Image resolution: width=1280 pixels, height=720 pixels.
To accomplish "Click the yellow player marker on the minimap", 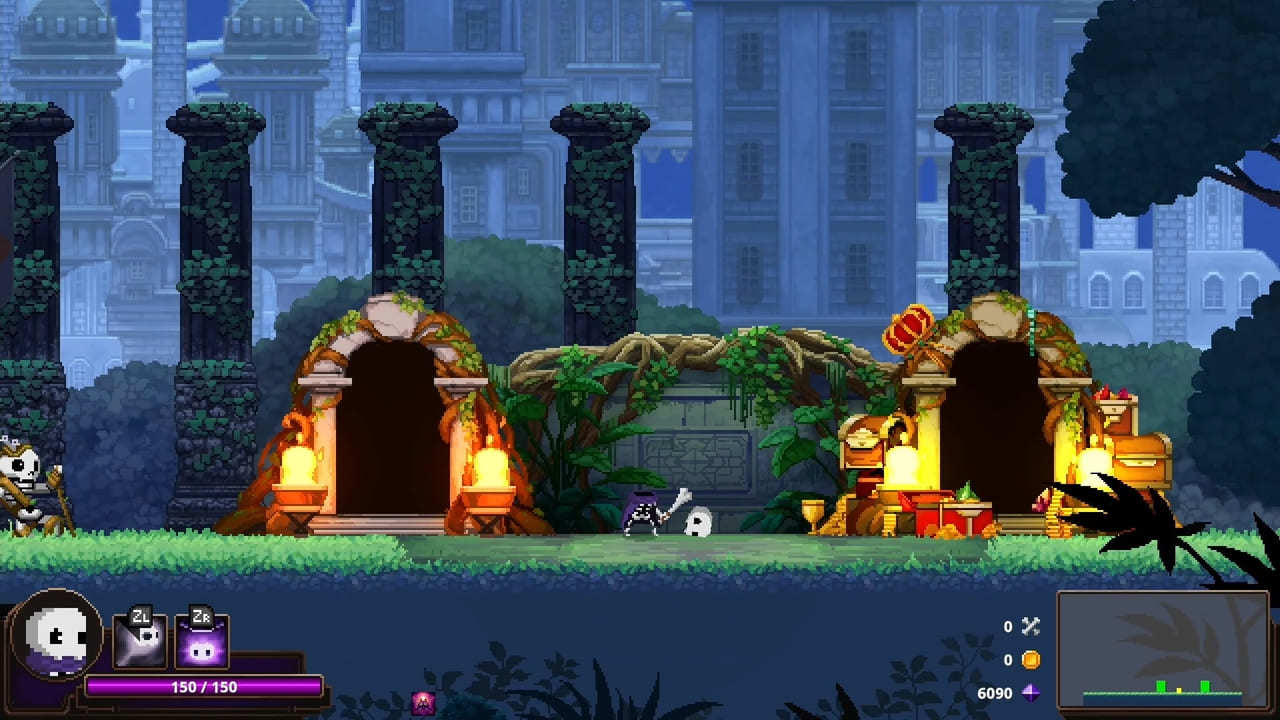I will [1179, 689].
